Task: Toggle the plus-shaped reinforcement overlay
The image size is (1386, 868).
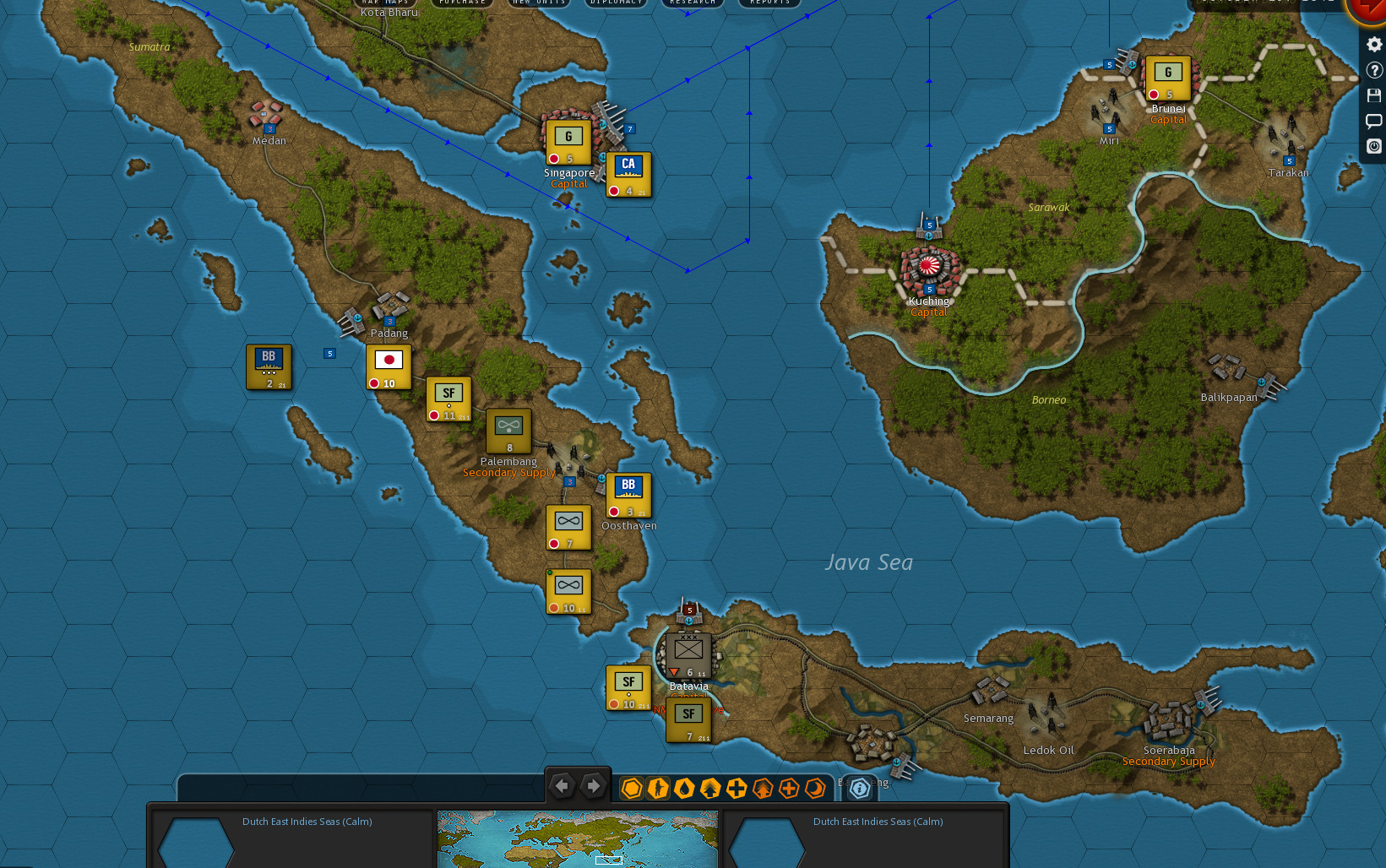Action: 736,789
